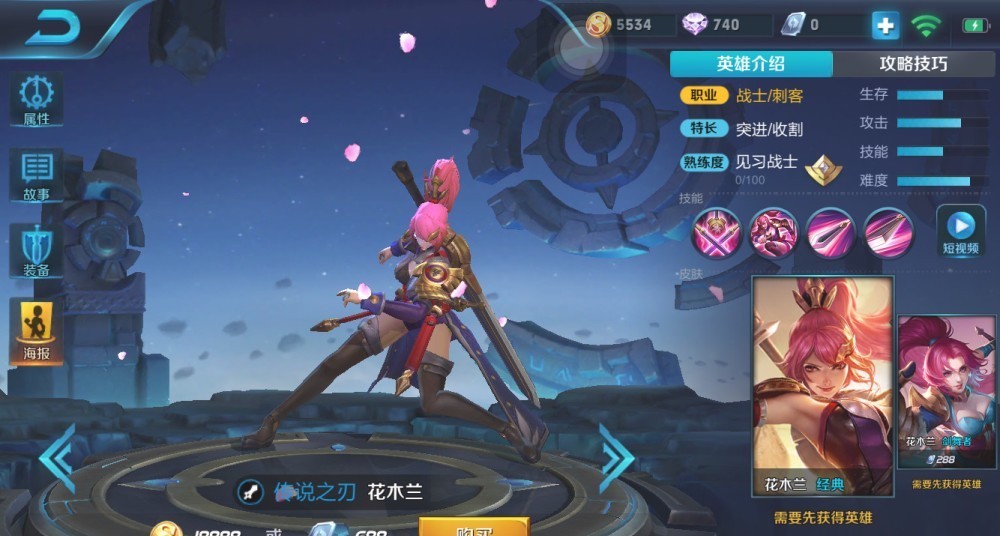Select the crossed swords skill icon
The height and width of the screenshot is (536, 1000).
pyautogui.click(x=716, y=232)
